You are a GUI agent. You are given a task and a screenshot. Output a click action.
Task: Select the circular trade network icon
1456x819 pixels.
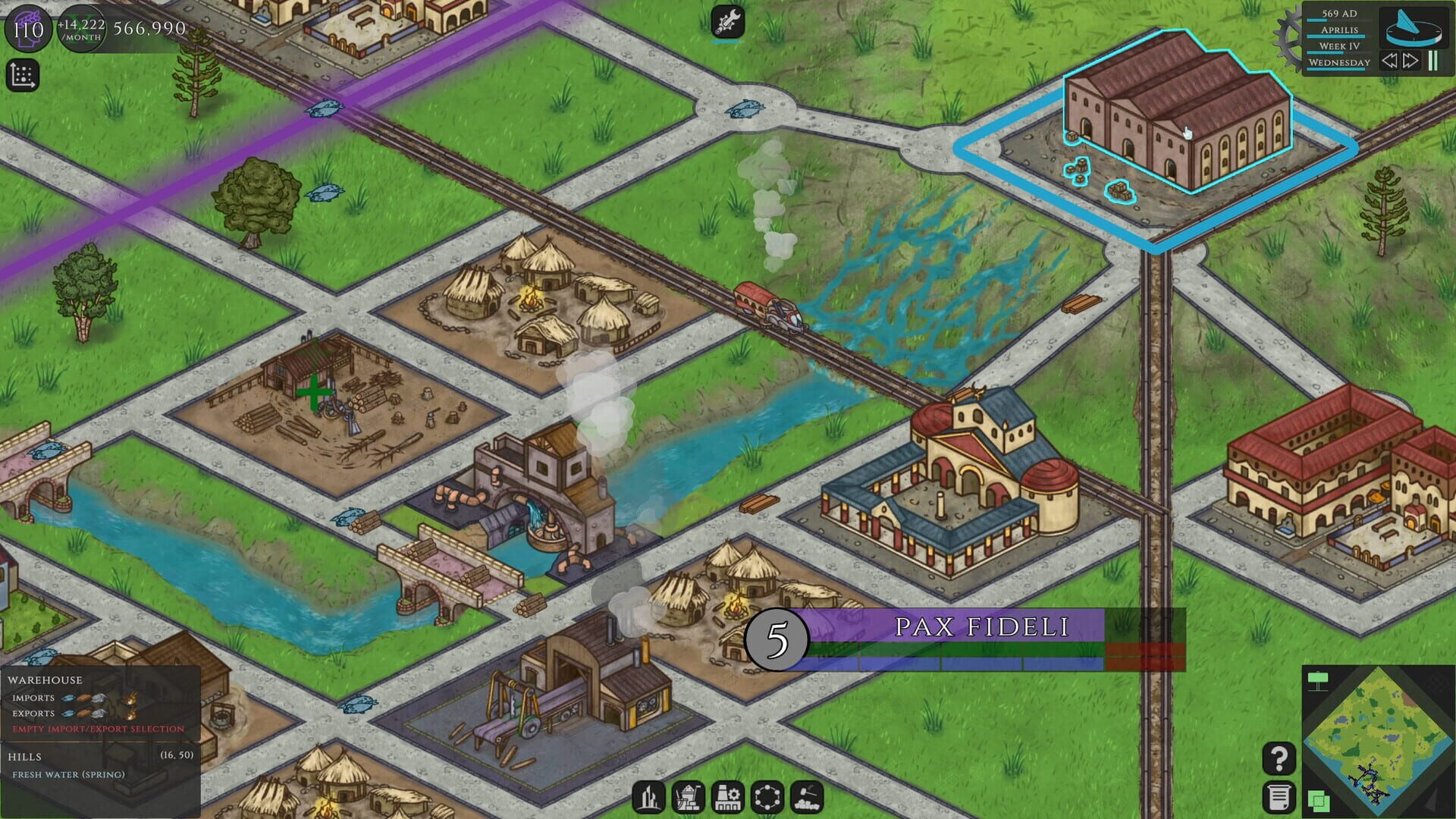768,796
